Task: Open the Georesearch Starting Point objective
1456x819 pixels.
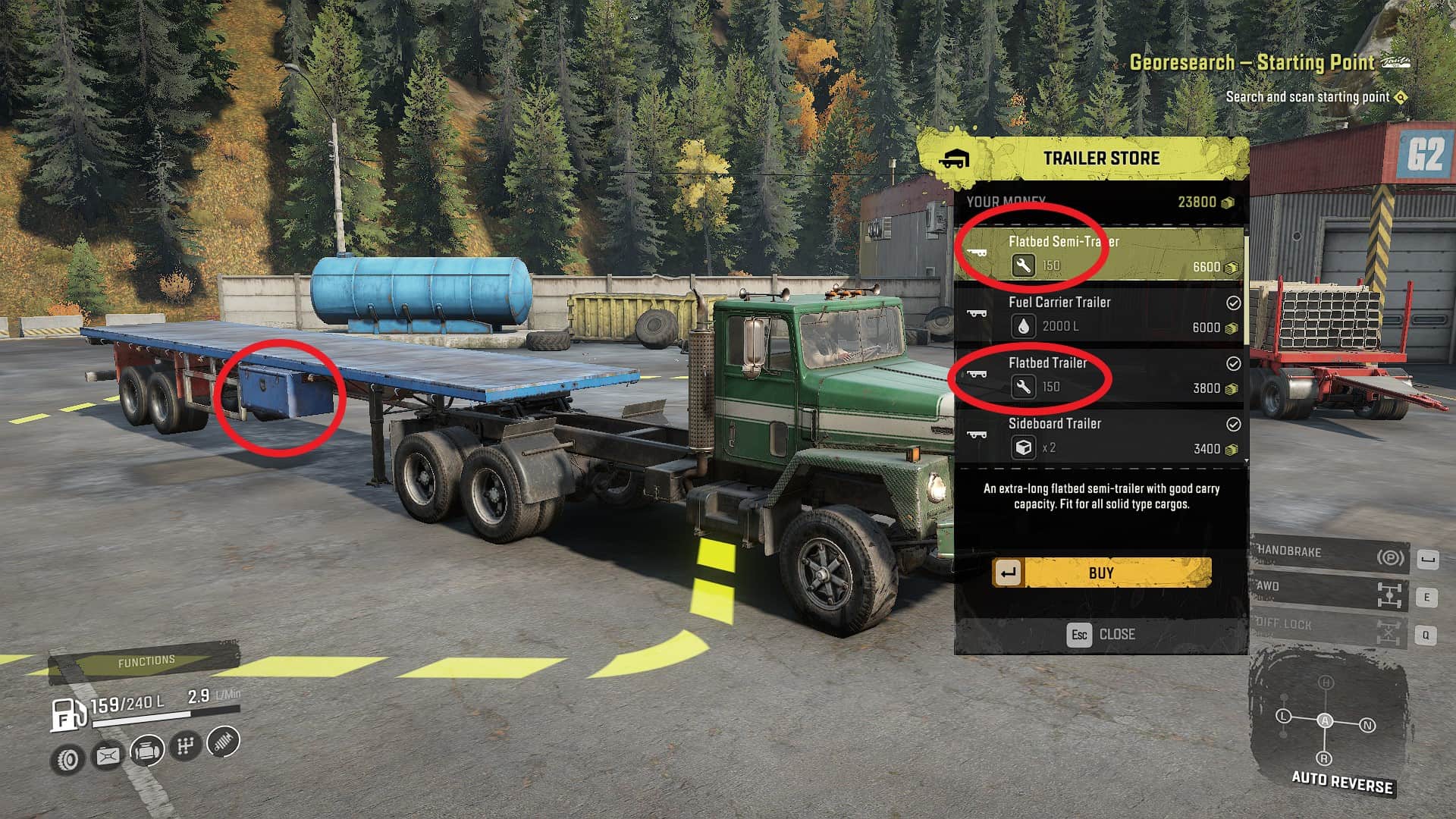Action: pos(1251,63)
